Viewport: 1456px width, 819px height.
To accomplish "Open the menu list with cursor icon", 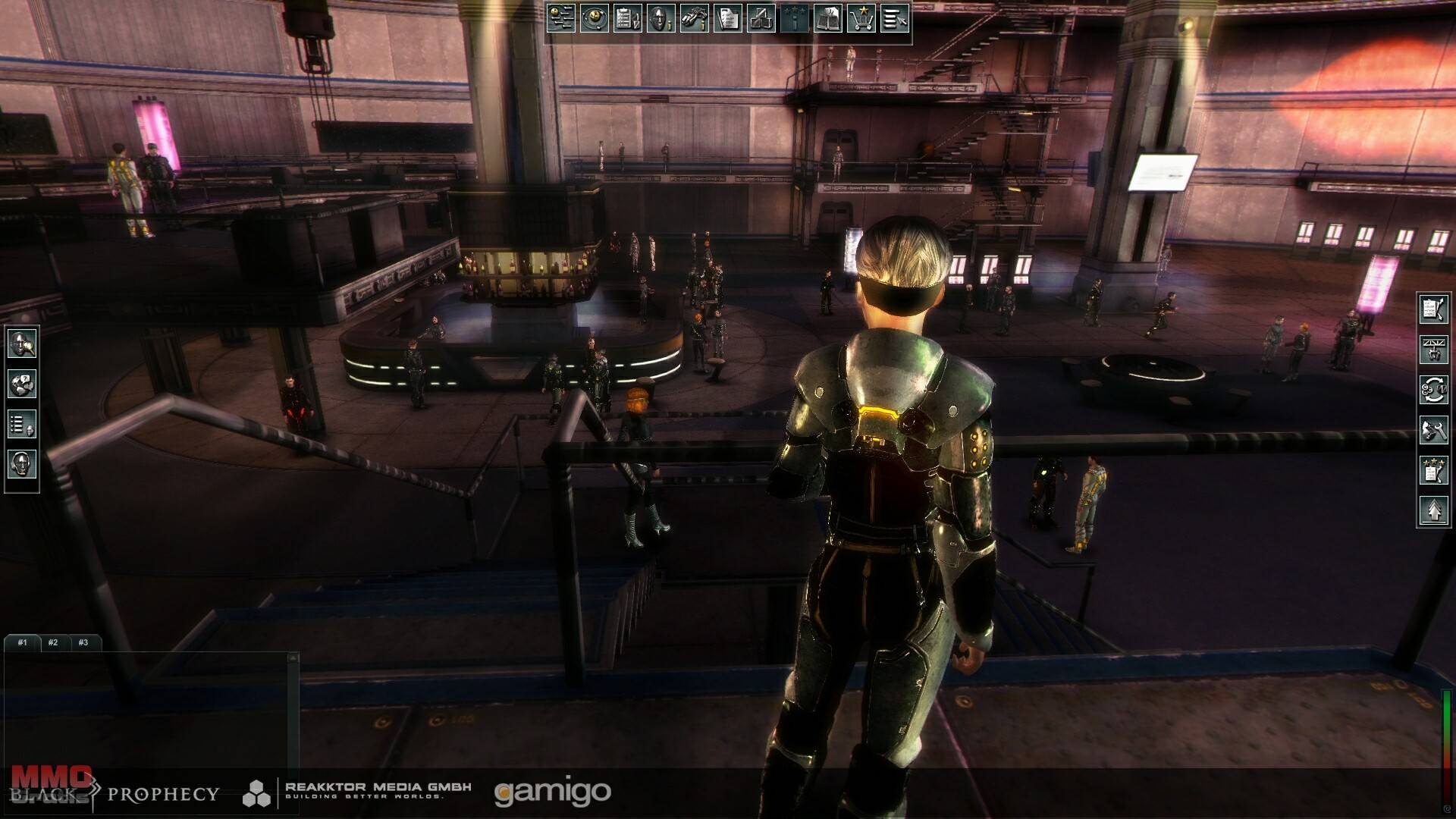I will tap(895, 18).
